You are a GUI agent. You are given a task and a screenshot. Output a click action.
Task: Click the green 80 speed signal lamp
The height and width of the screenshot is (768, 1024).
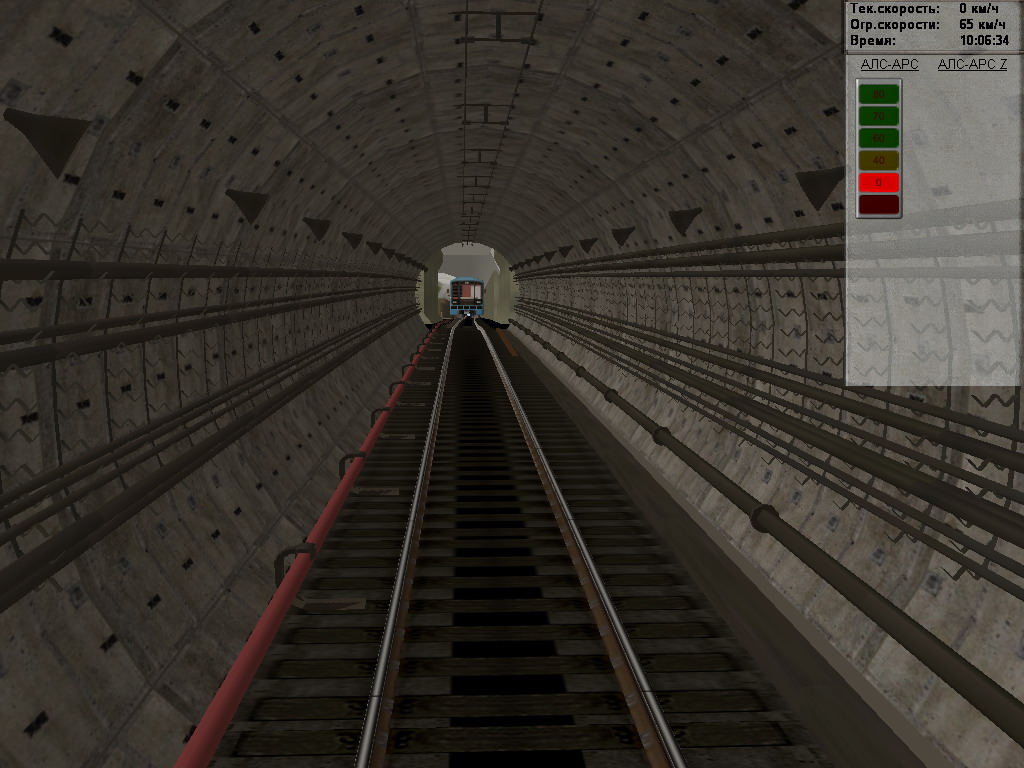[x=878, y=94]
